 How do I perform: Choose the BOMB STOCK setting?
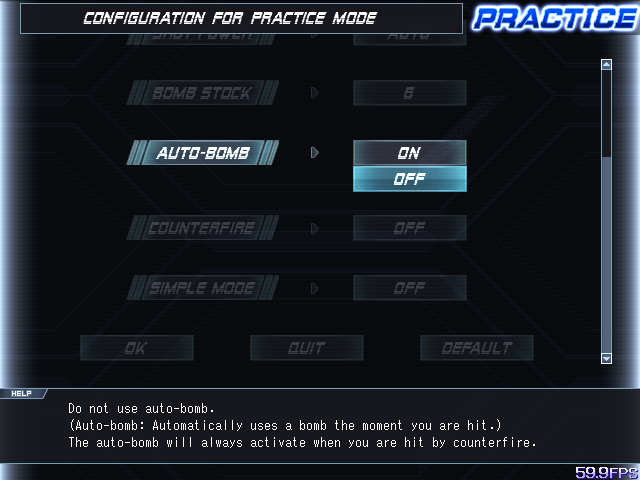pyautogui.click(x=203, y=93)
